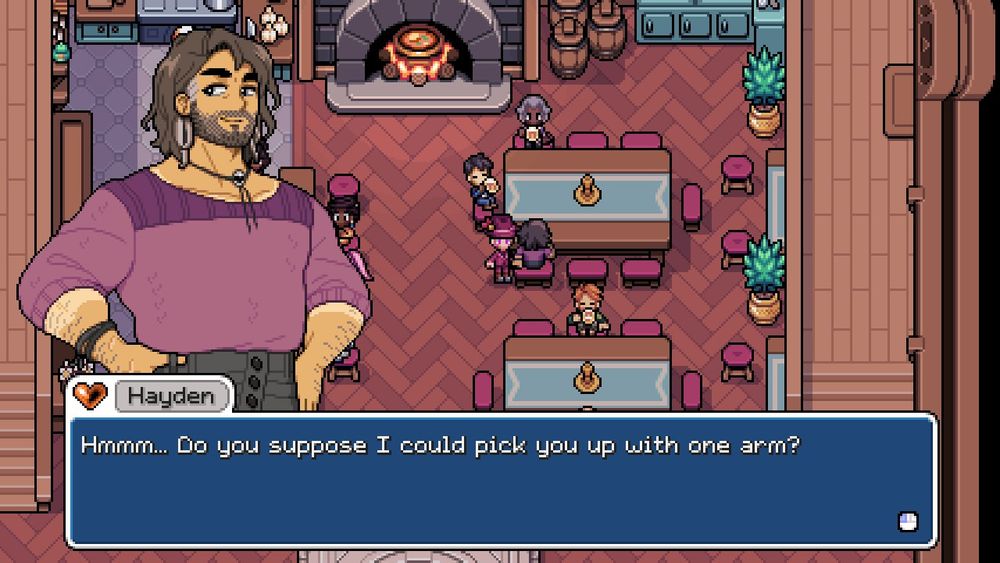Click the heart icon beside Hayden's name
The image size is (1000, 563).
91,396
